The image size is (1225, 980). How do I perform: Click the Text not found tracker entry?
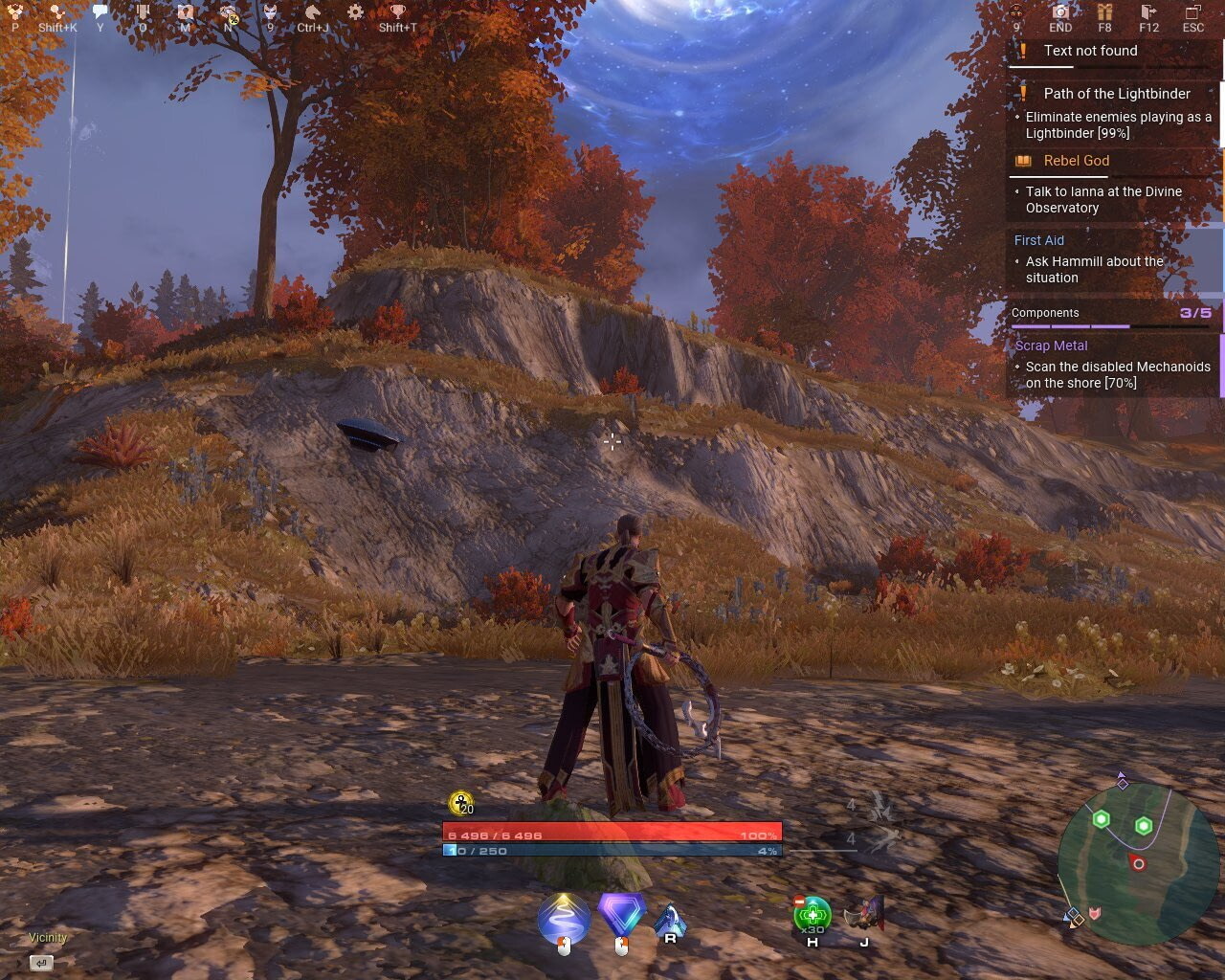click(x=1090, y=51)
